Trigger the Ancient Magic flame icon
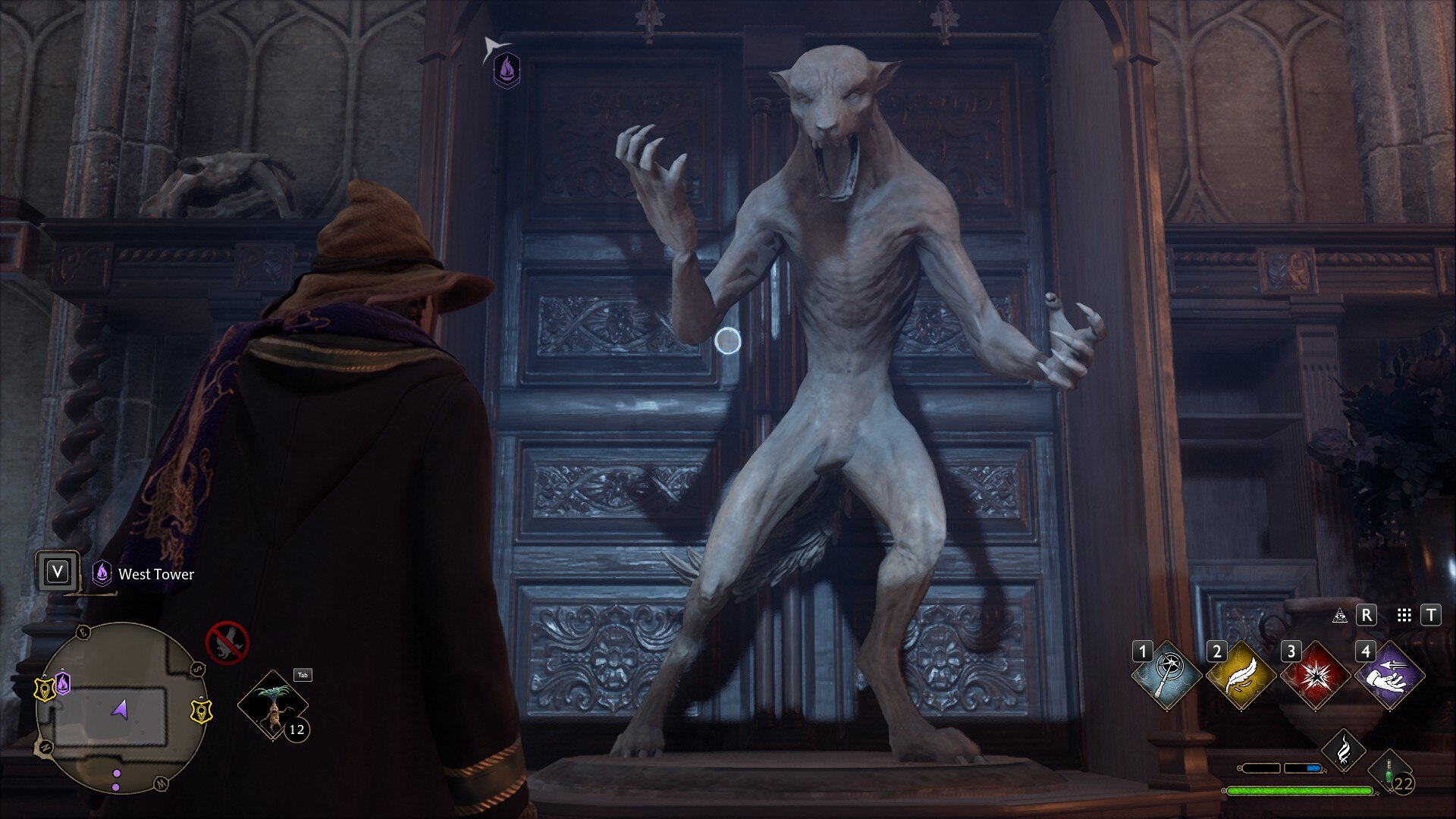Screen dimensions: 1456x819 click(x=1344, y=750)
